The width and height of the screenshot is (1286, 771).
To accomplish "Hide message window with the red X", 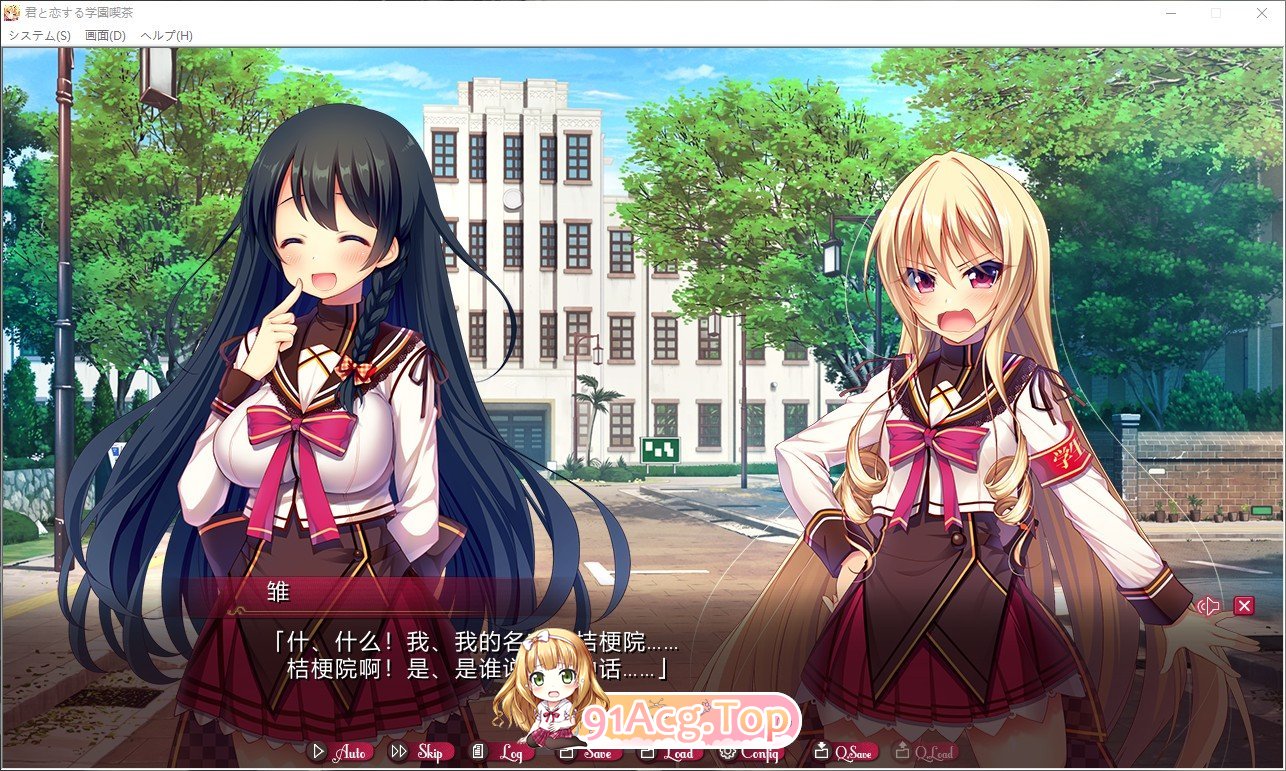I will click(x=1242, y=605).
